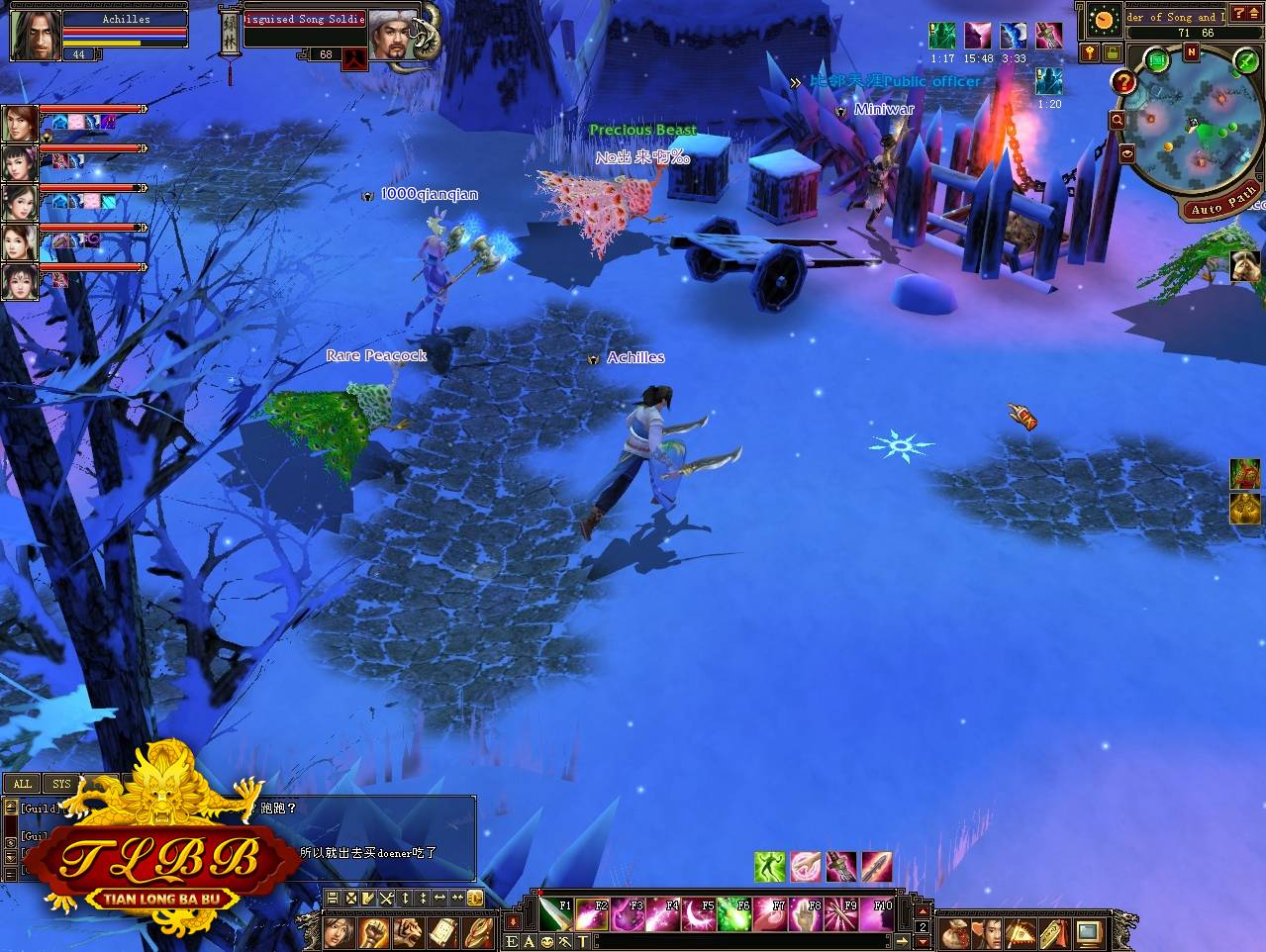Switch to the SYS chat tab
This screenshot has height=952, width=1266.
click(61, 784)
